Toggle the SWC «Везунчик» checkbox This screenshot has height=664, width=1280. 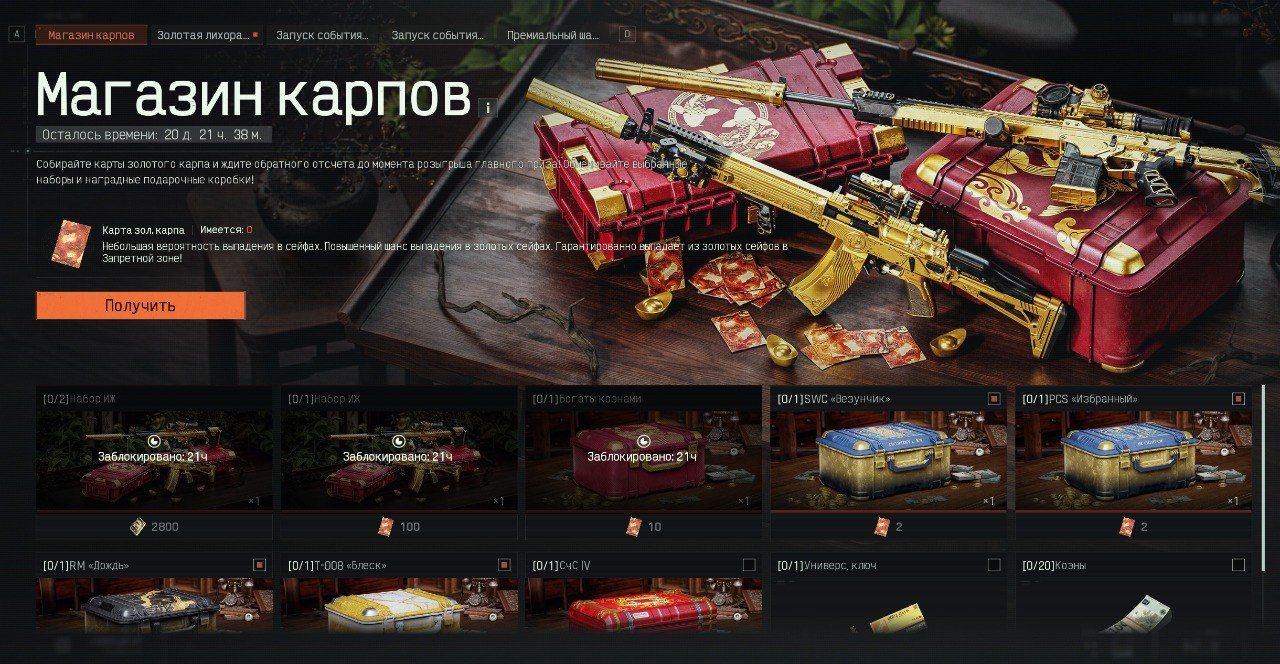[994, 399]
